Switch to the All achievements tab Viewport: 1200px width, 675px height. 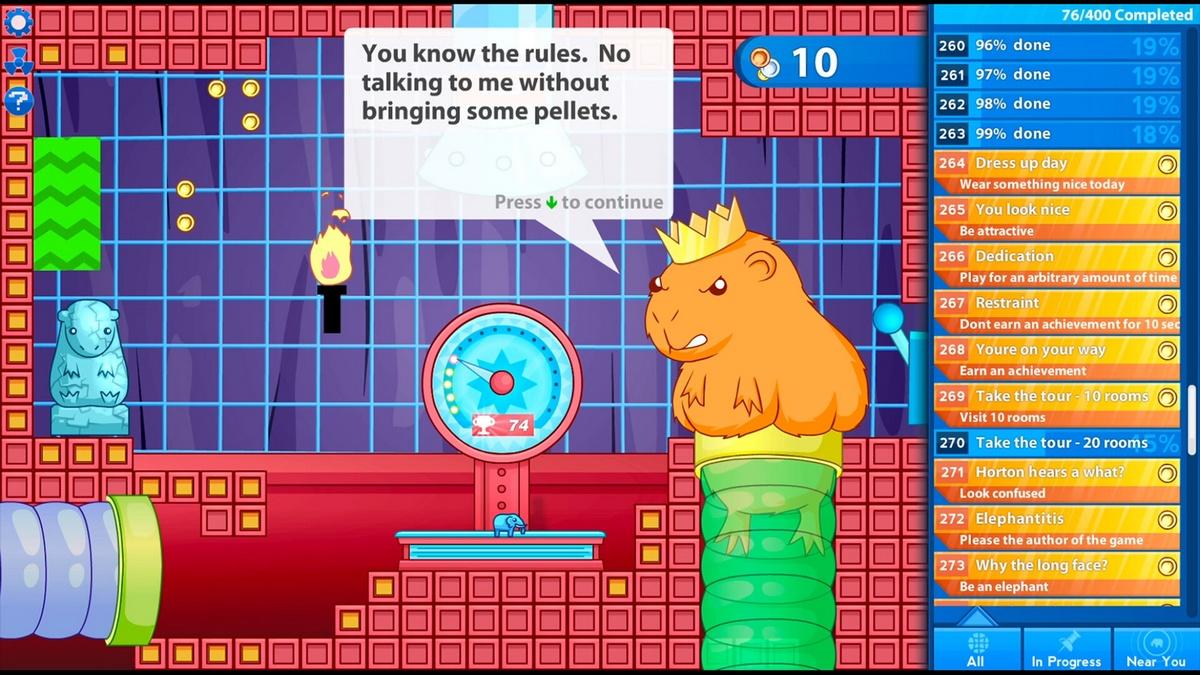976,647
